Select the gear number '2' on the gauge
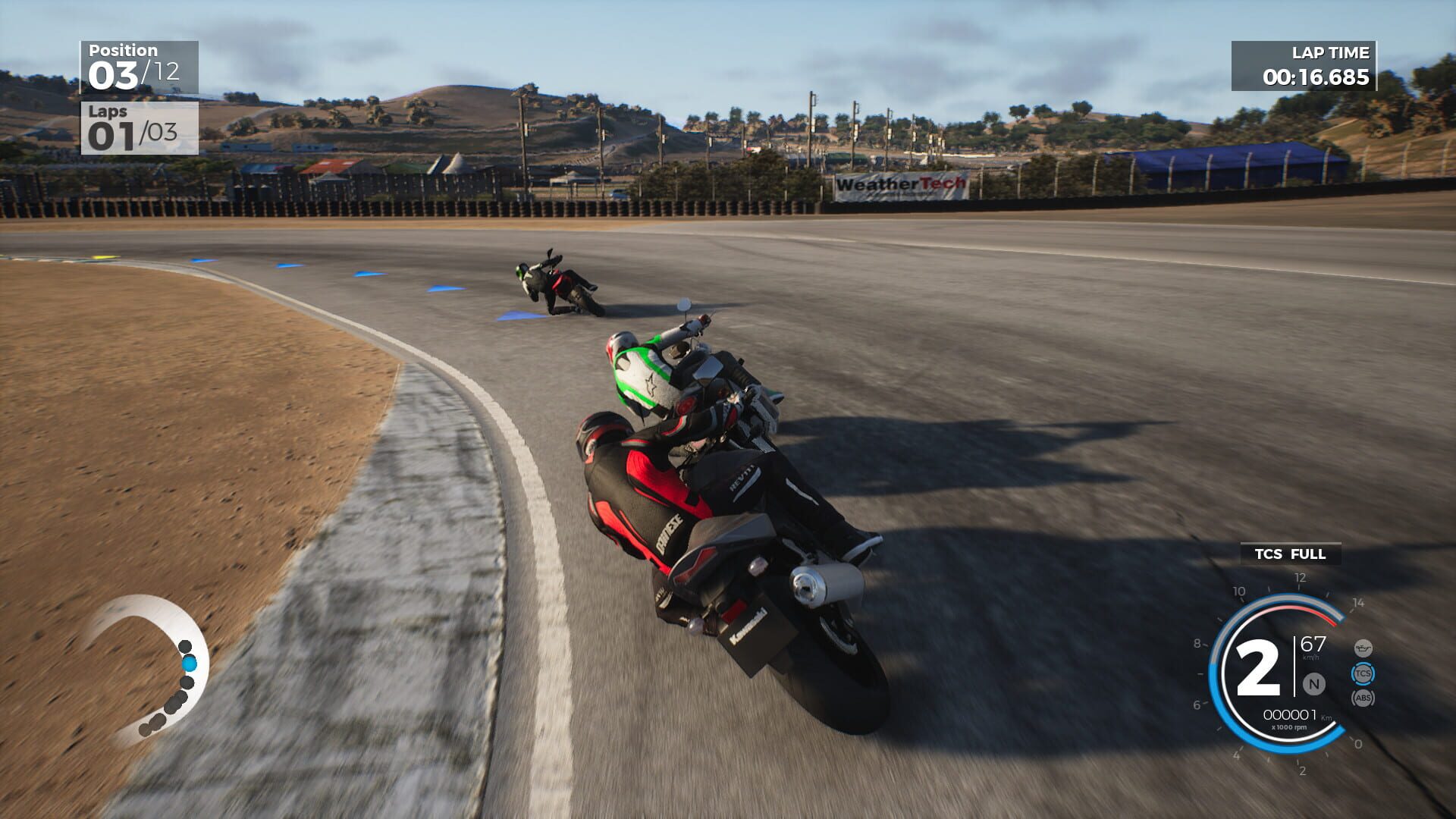Image resolution: width=1456 pixels, height=819 pixels. coord(1262,667)
